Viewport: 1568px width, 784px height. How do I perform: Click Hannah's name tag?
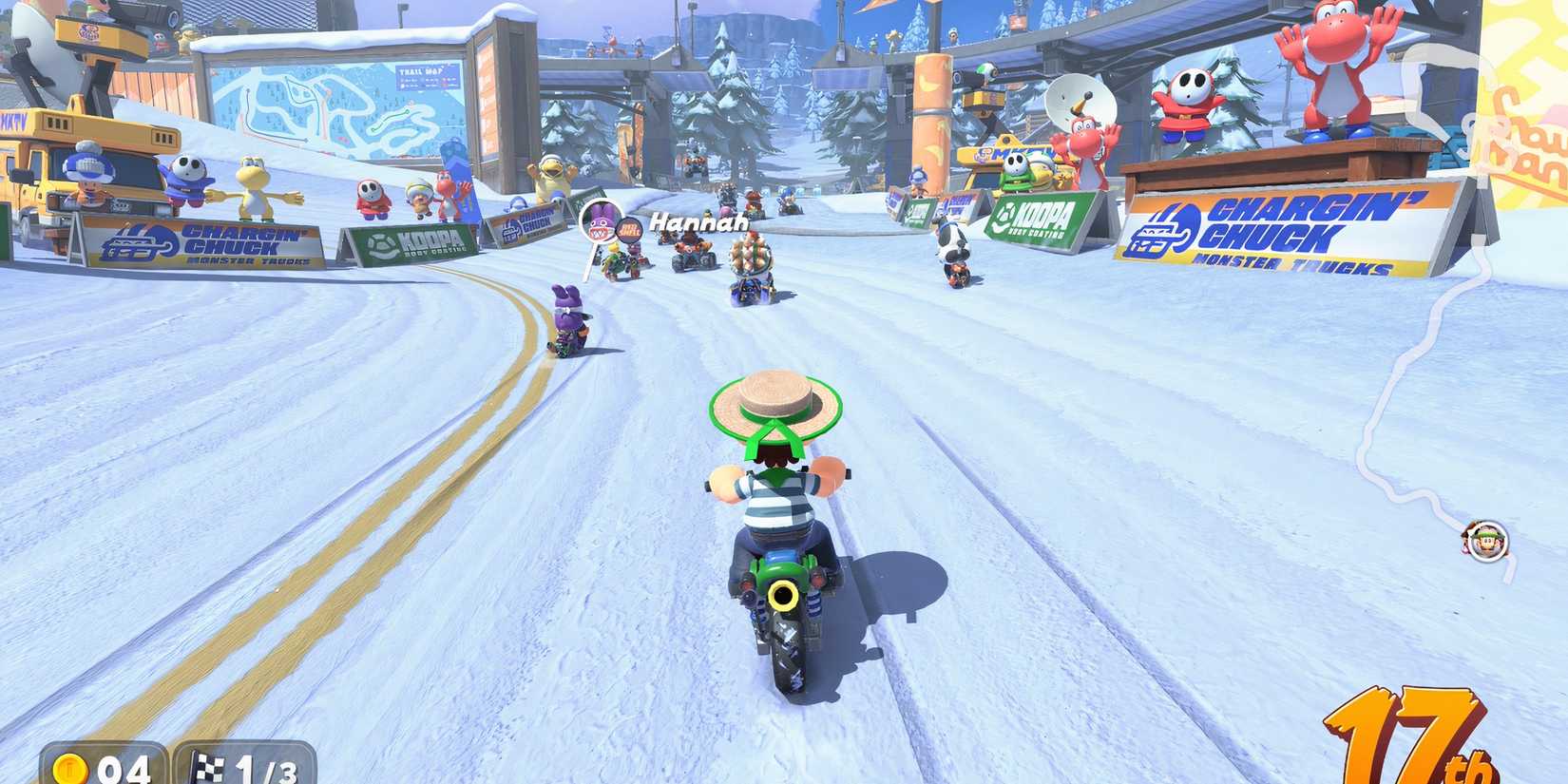pos(697,221)
